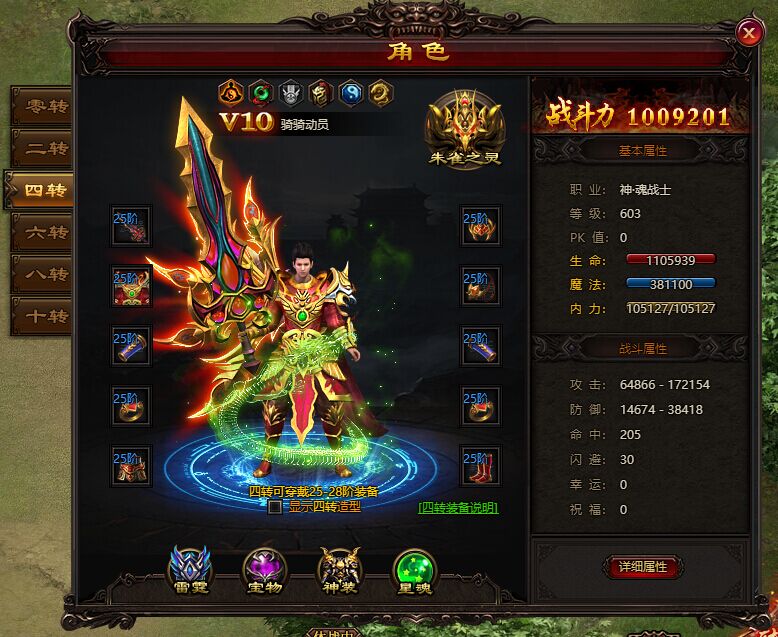Switch to the 八转 tab

(x=40, y=275)
